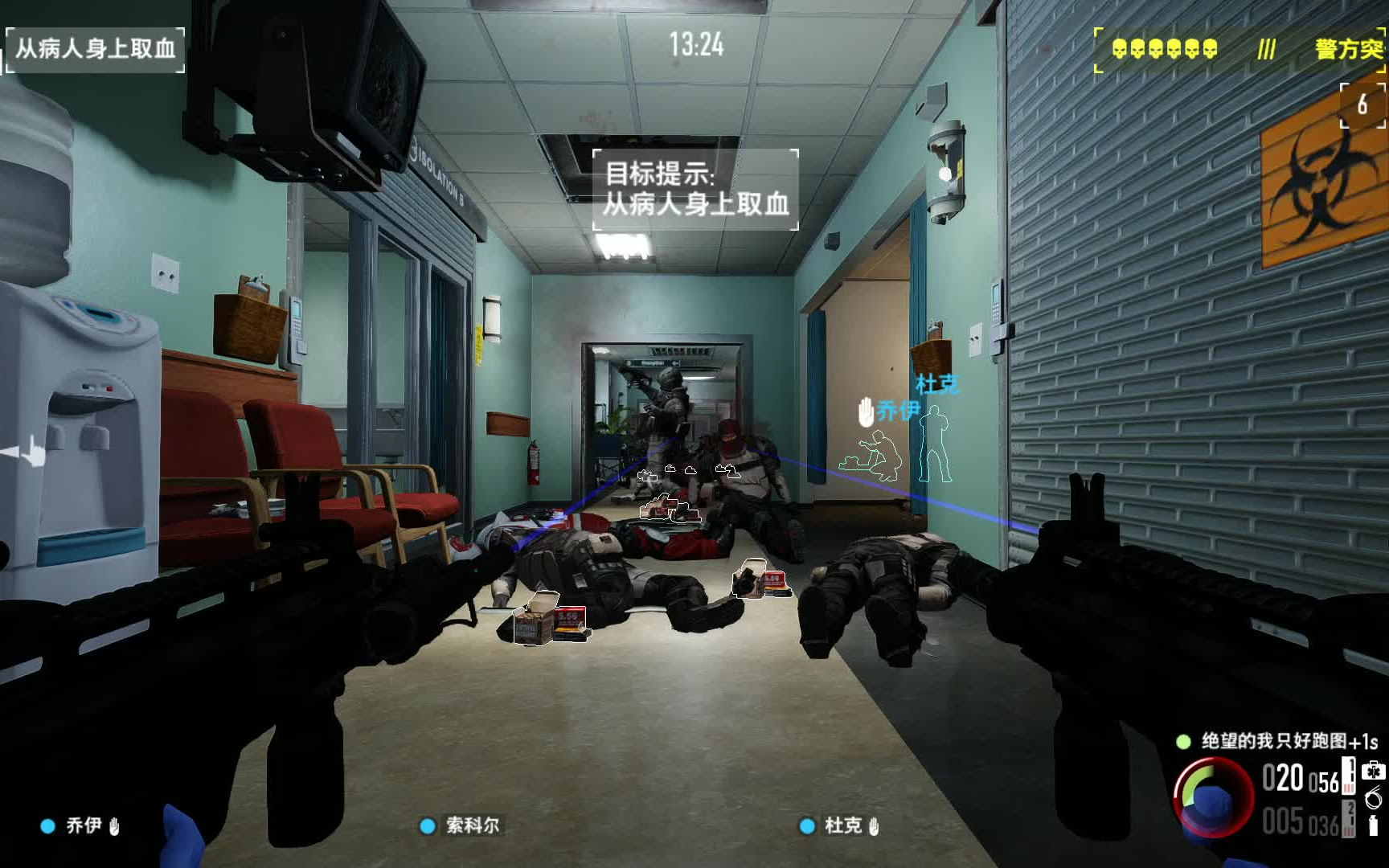Click the hand icon beside 杜克's name

tap(875, 828)
